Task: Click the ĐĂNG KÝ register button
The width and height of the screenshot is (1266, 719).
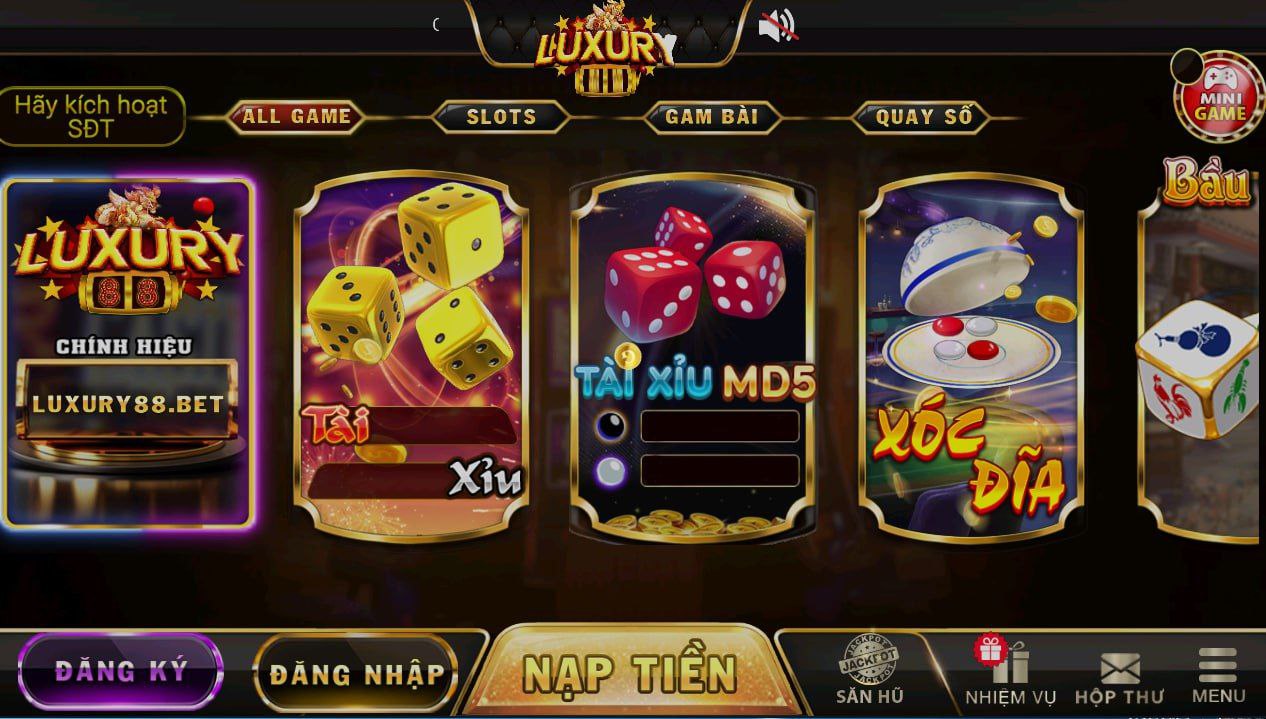Action: [x=120, y=671]
